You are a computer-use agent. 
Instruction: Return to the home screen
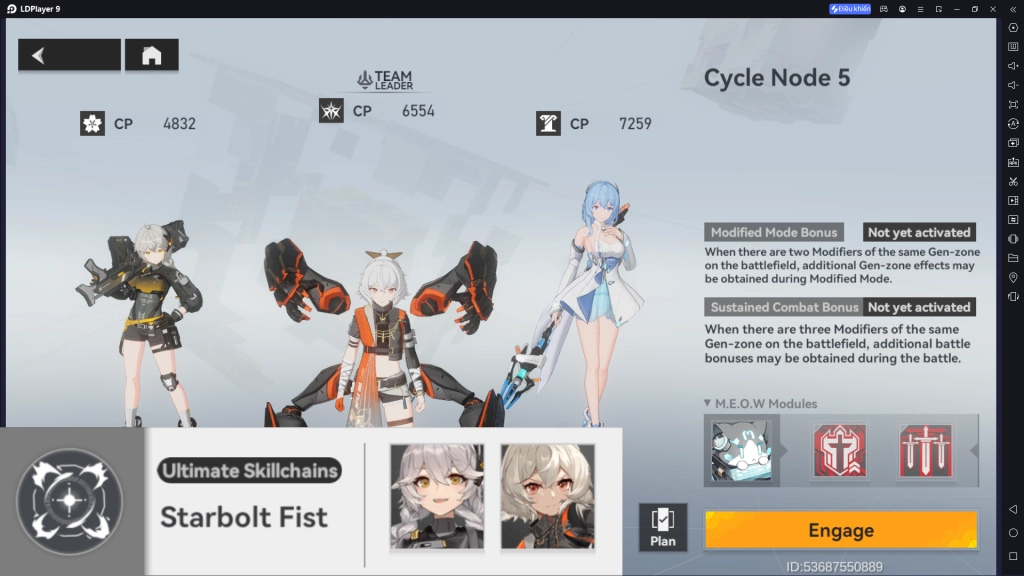[151, 55]
